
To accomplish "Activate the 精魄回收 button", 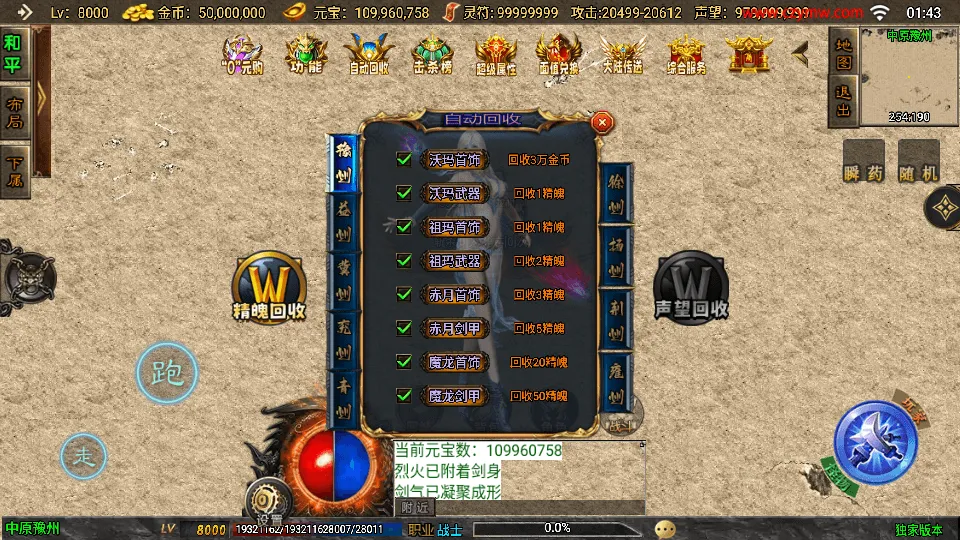I will click(268, 289).
